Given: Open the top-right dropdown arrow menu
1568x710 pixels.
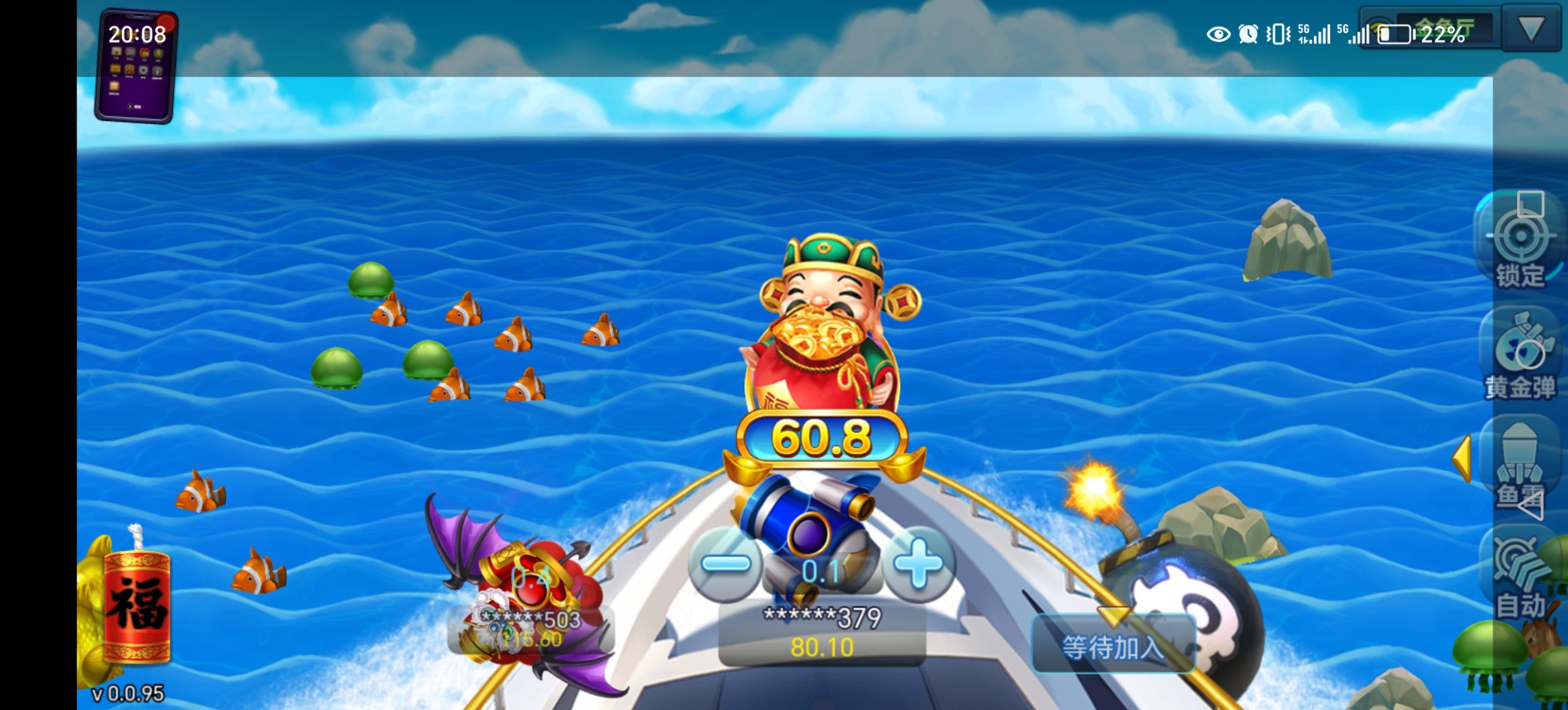Looking at the screenshot, I should pyautogui.click(x=1531, y=29).
